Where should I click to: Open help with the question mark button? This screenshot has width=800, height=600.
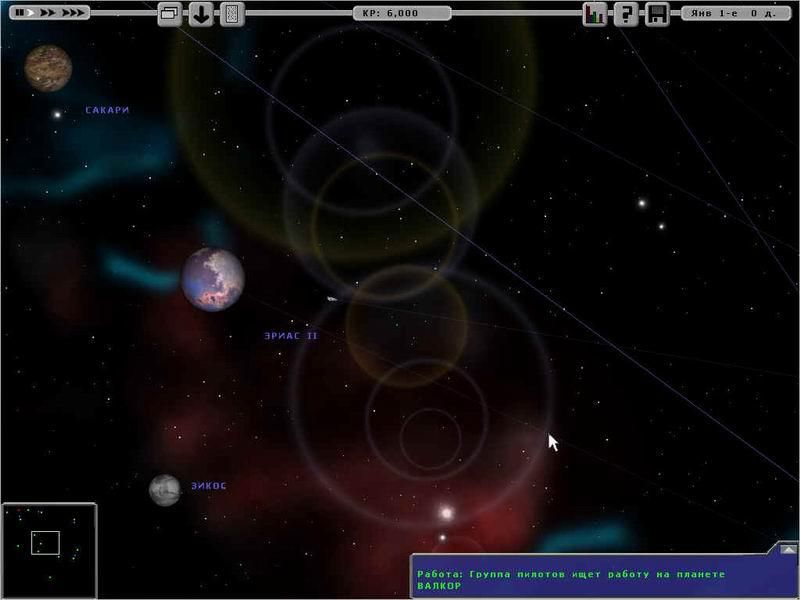point(626,14)
